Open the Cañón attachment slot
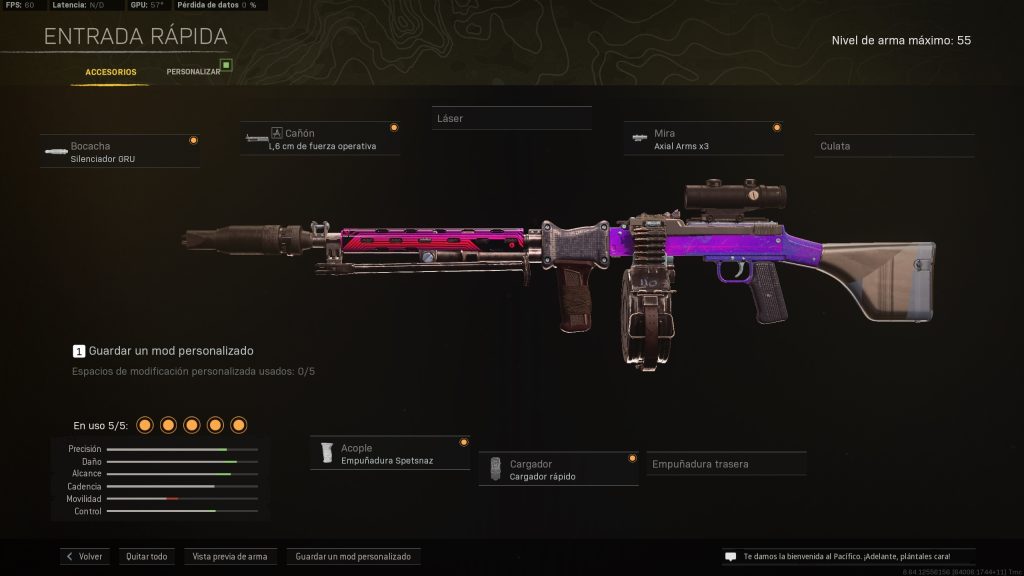Screen dimensions: 1024x576 (x=320, y=139)
